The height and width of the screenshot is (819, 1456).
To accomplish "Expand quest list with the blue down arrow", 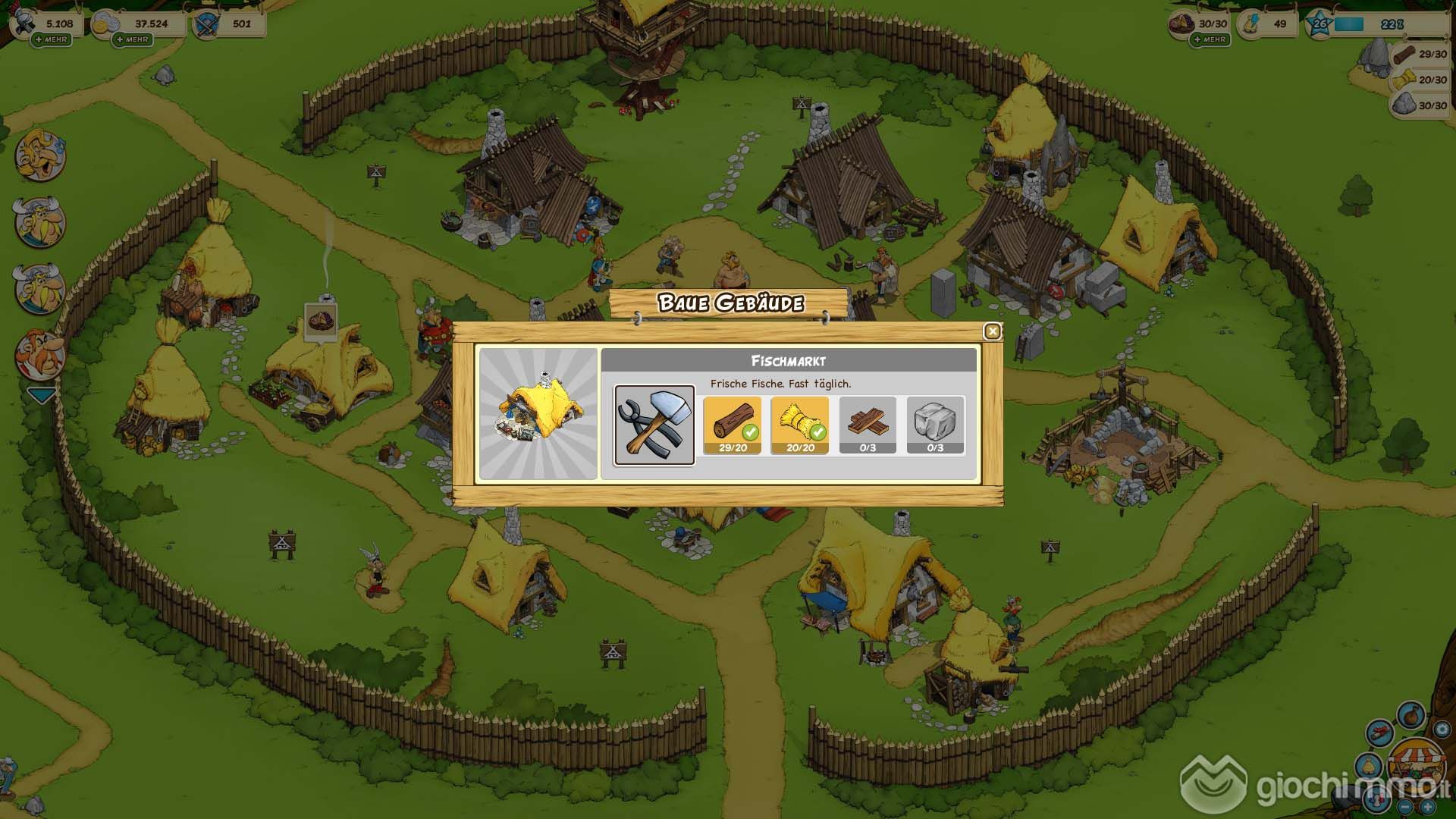I will click(x=41, y=395).
